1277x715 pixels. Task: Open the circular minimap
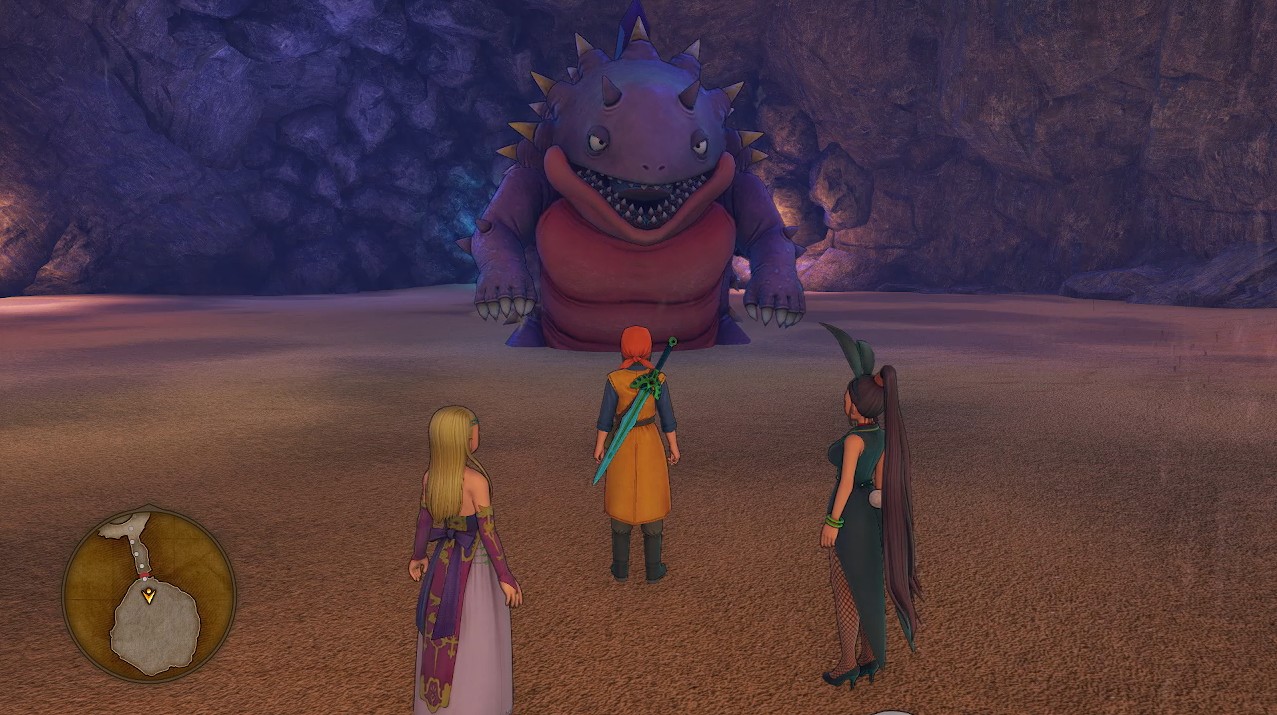click(149, 594)
